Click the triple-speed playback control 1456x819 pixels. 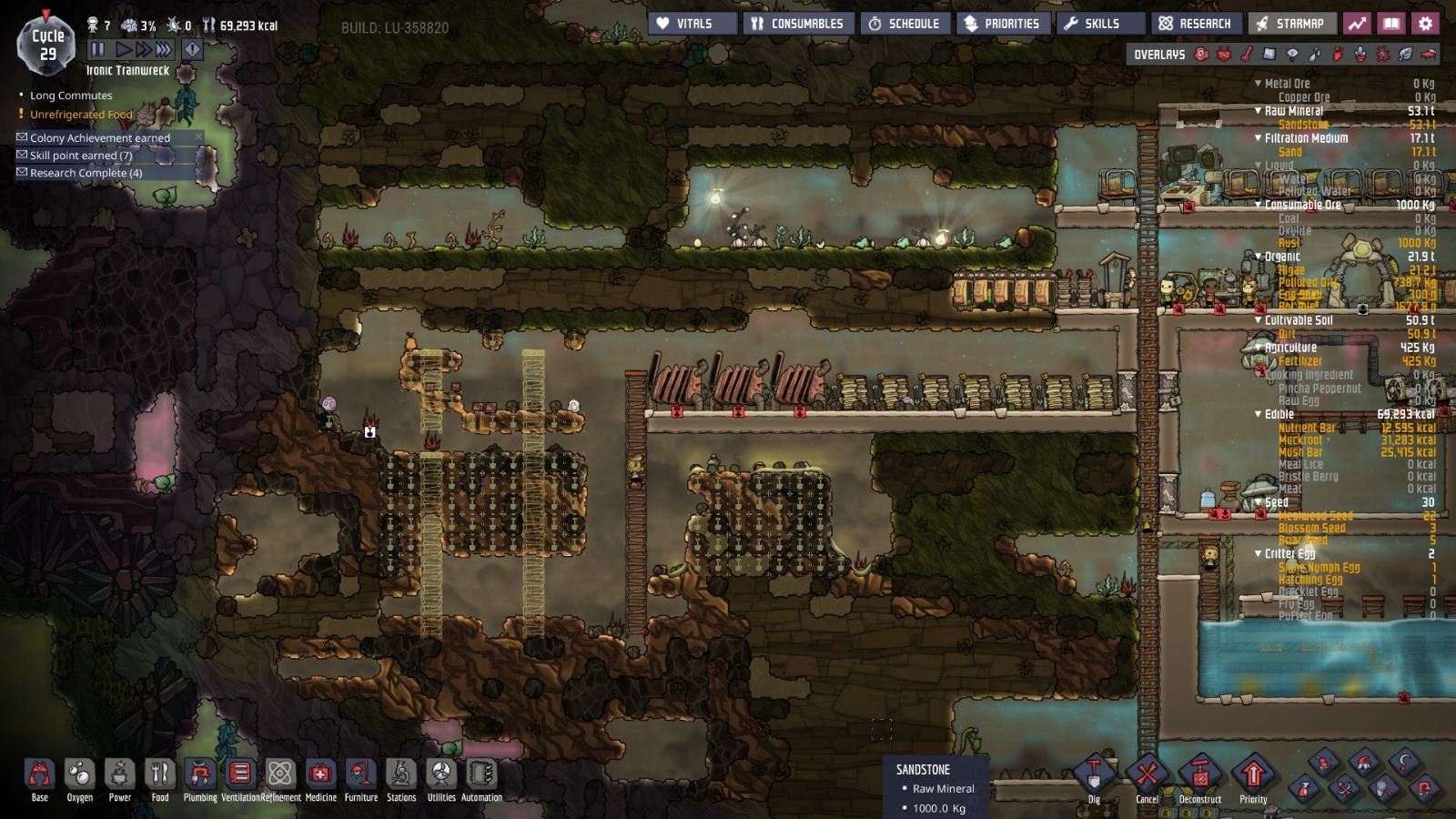(163, 50)
